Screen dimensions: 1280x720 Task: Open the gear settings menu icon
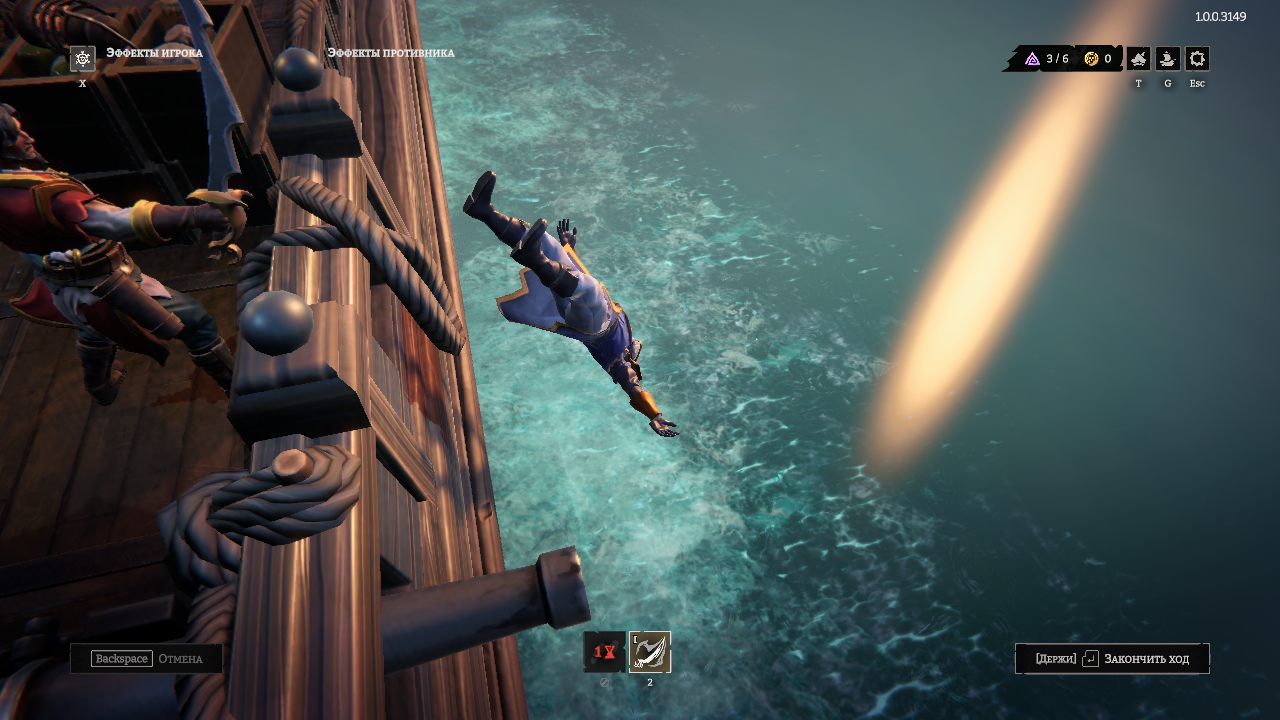point(1197,59)
